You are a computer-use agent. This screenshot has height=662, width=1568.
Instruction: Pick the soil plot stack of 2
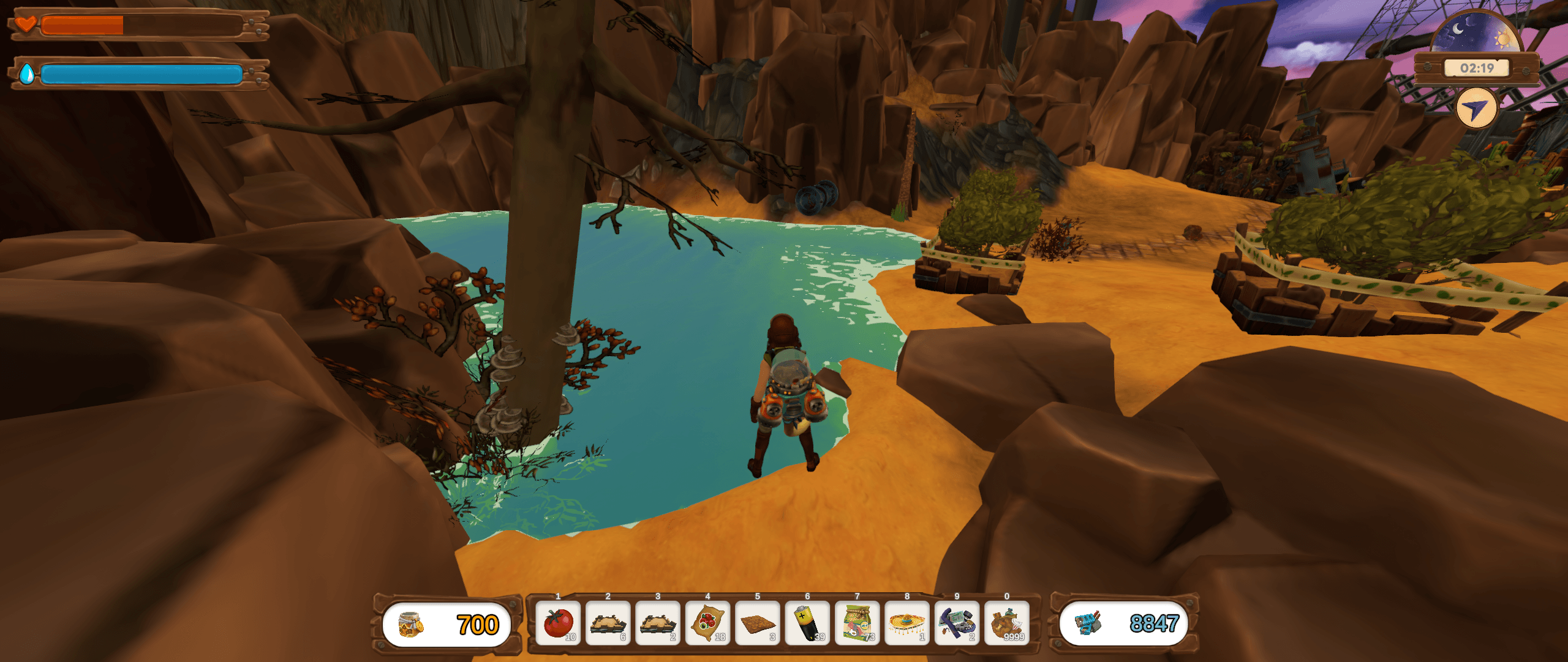tap(658, 623)
